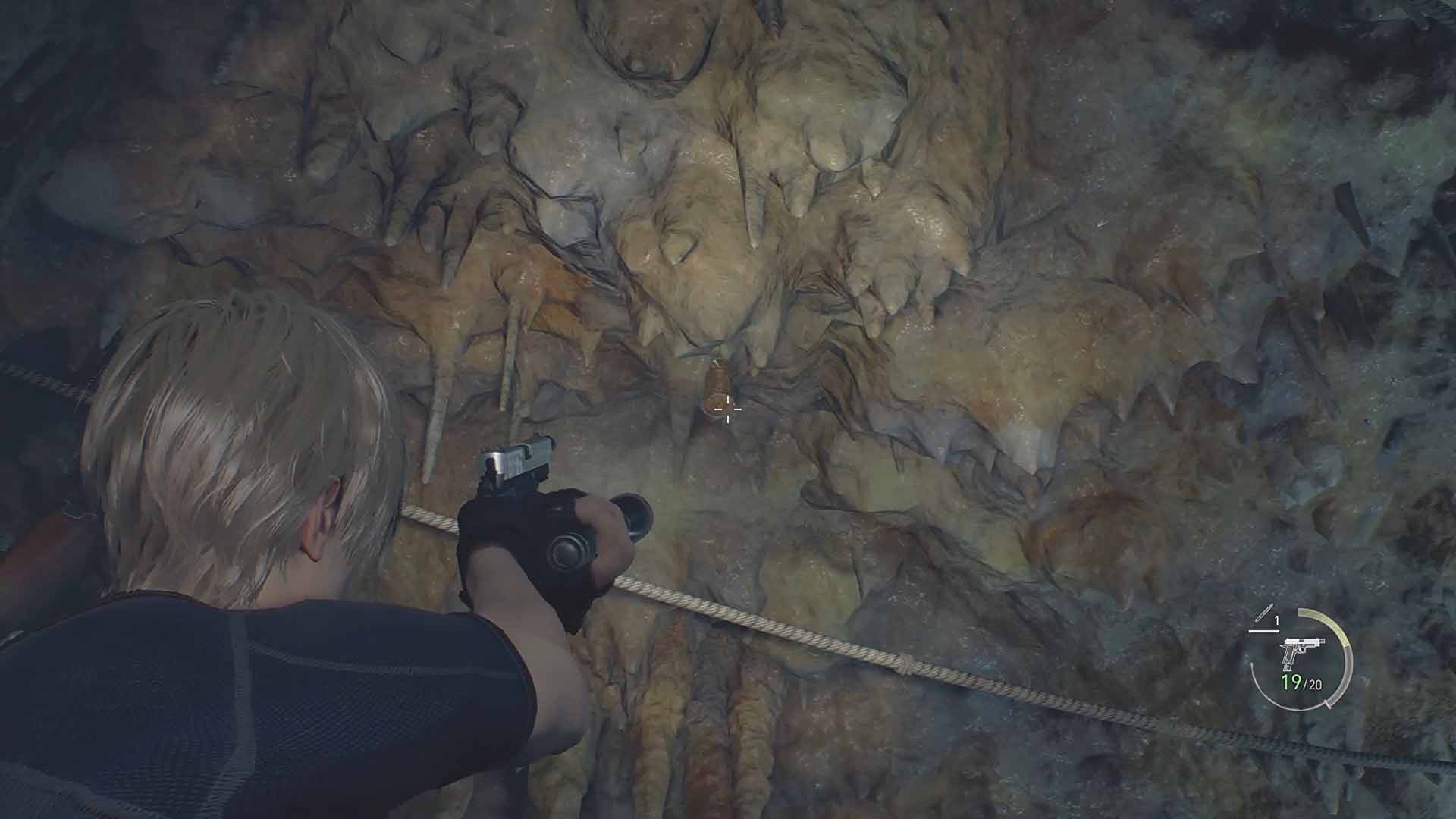
Task: Click the /20 magazine capacity label
Action: [1313, 684]
